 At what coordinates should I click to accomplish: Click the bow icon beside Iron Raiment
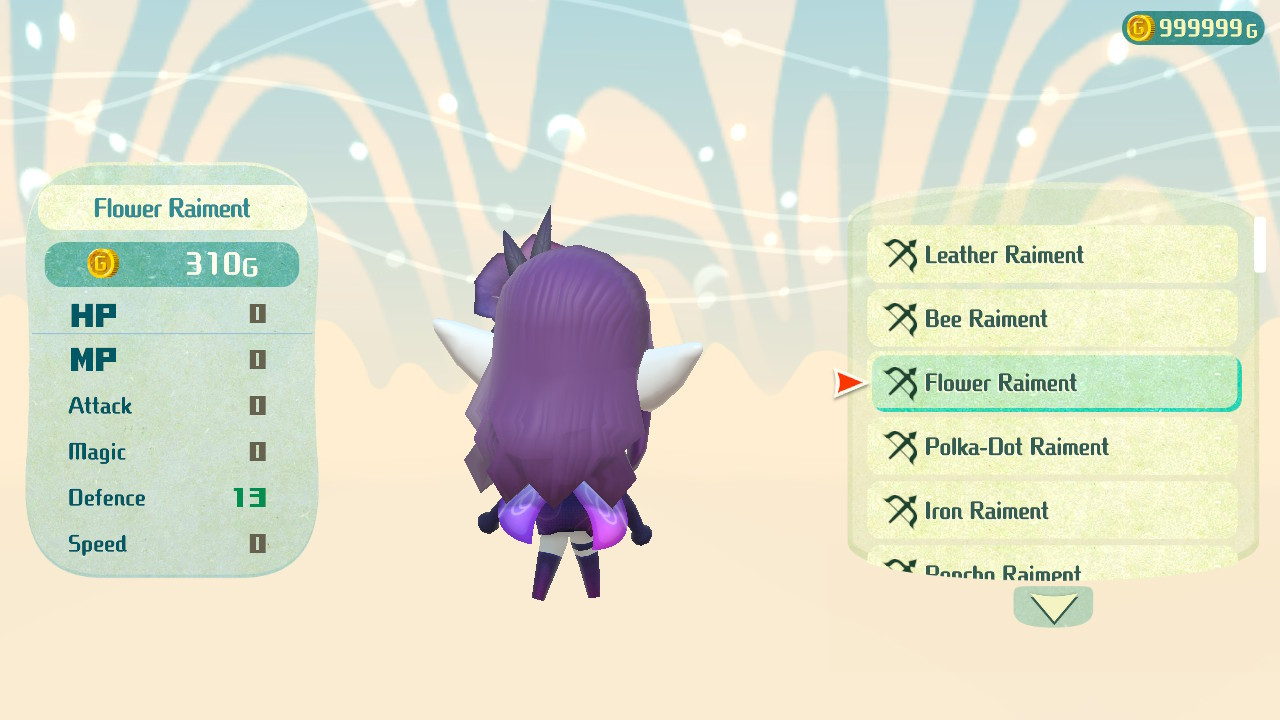901,511
